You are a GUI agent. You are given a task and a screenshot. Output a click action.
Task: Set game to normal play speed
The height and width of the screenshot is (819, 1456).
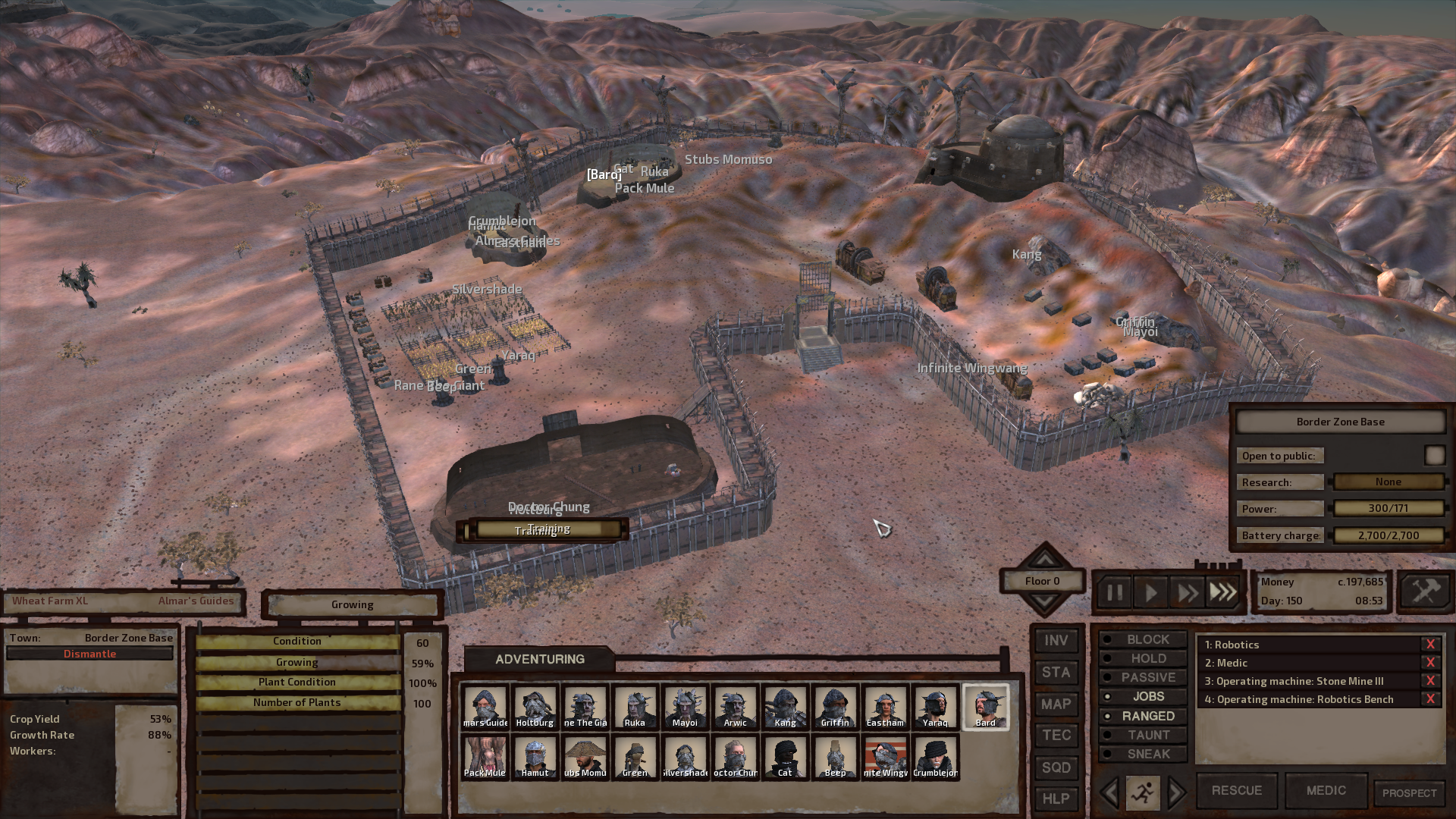(x=1150, y=592)
